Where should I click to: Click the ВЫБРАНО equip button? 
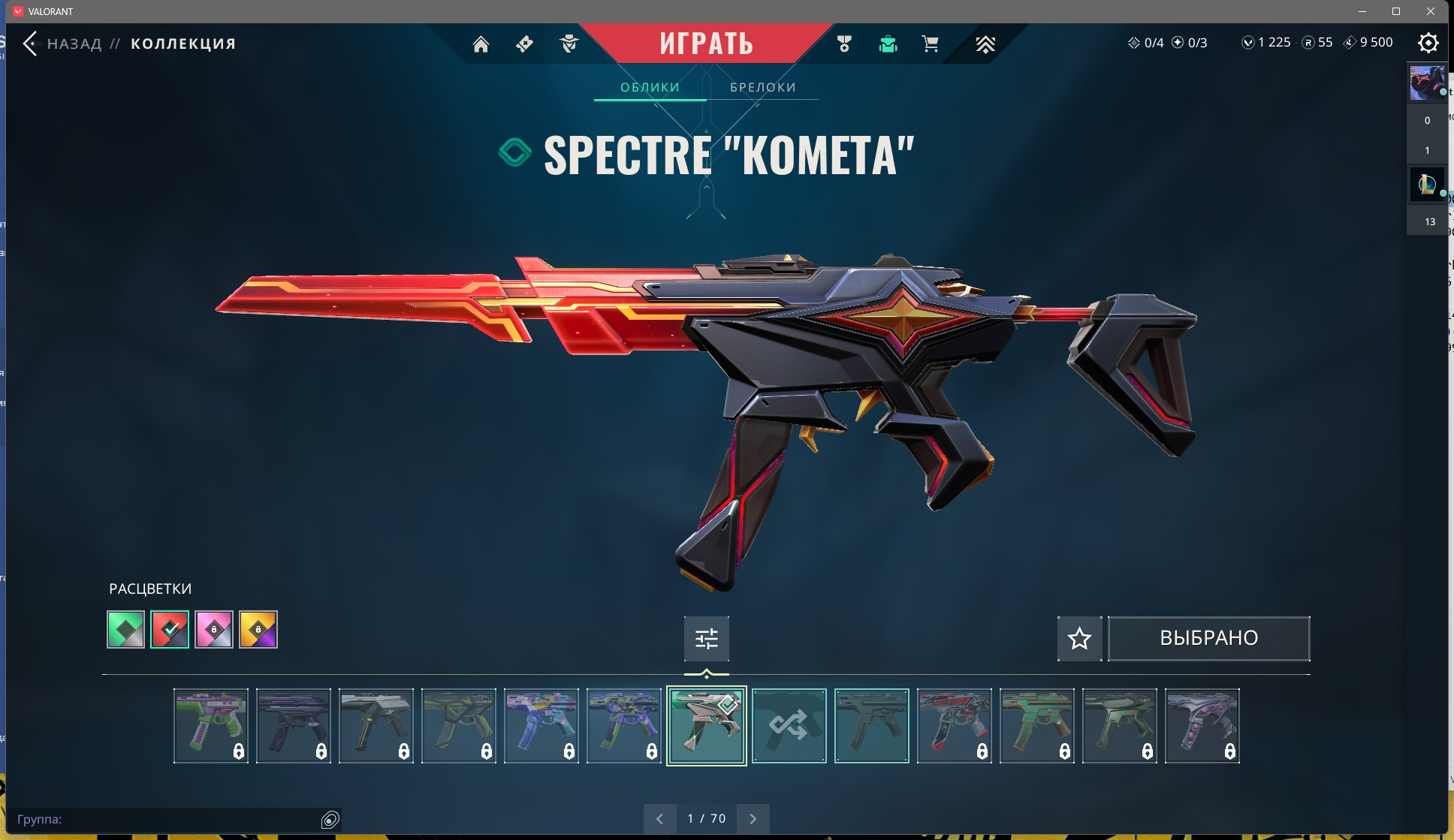(x=1208, y=639)
